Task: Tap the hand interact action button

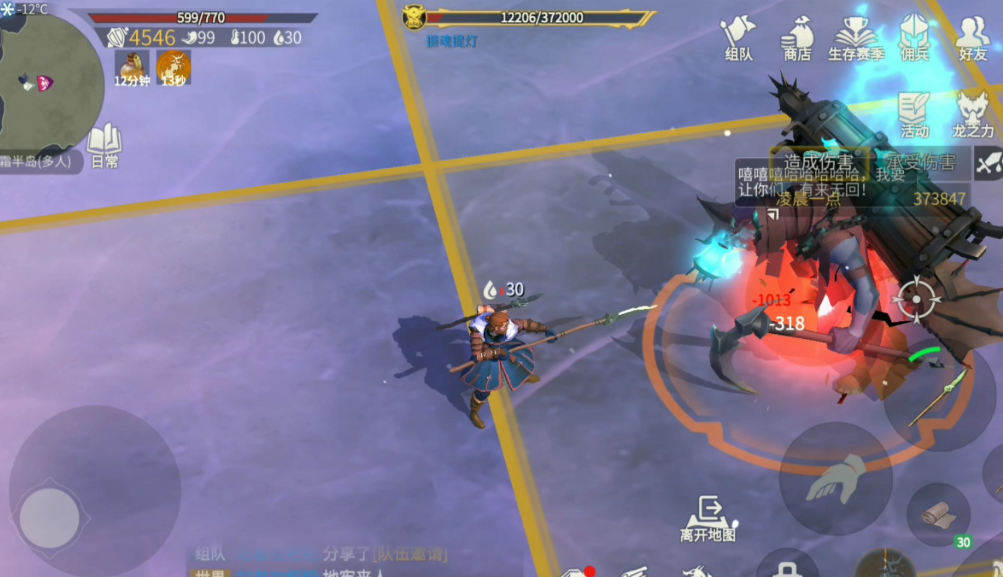Action: [x=834, y=478]
